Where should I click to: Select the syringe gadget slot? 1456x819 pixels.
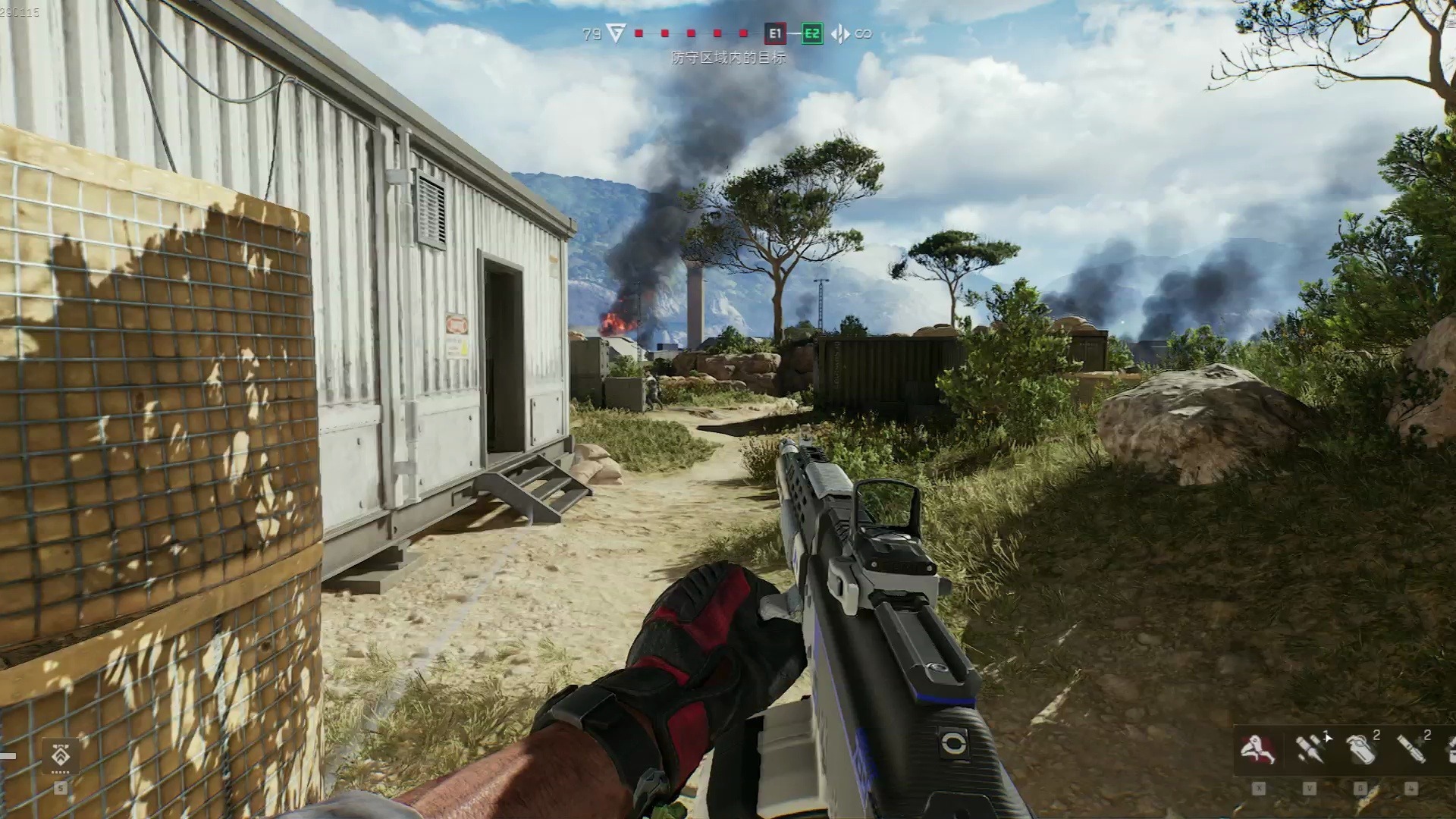(1310, 749)
